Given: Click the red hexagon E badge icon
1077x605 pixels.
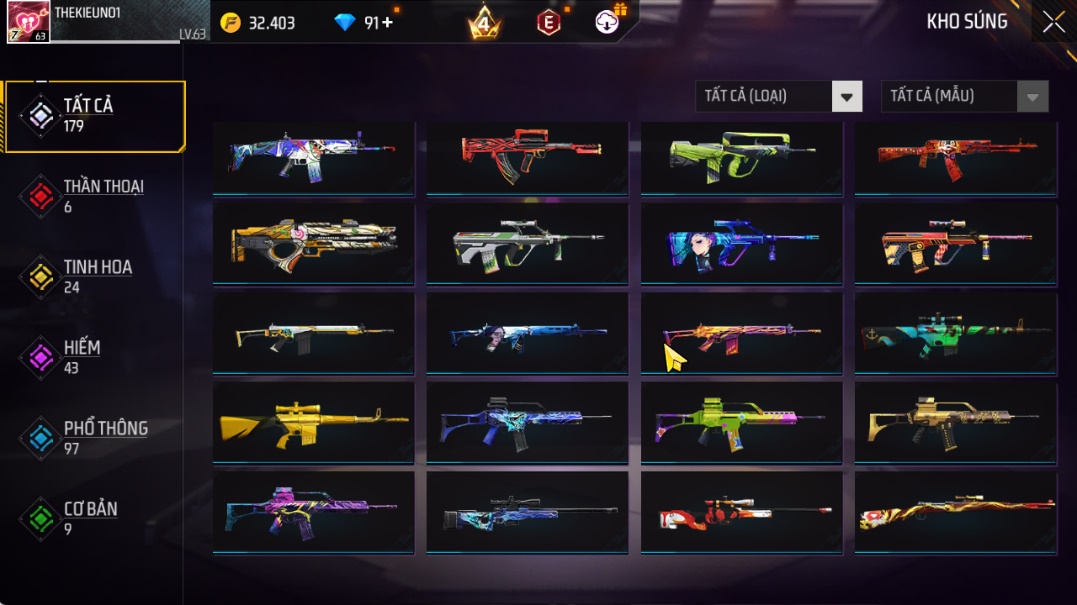Looking at the screenshot, I should 548,23.
